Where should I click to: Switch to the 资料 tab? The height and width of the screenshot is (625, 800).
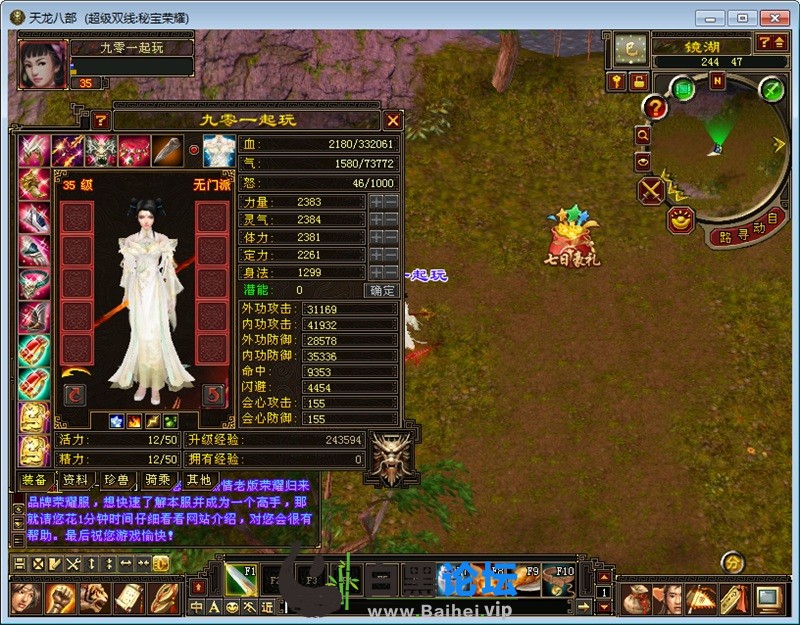click(75, 481)
